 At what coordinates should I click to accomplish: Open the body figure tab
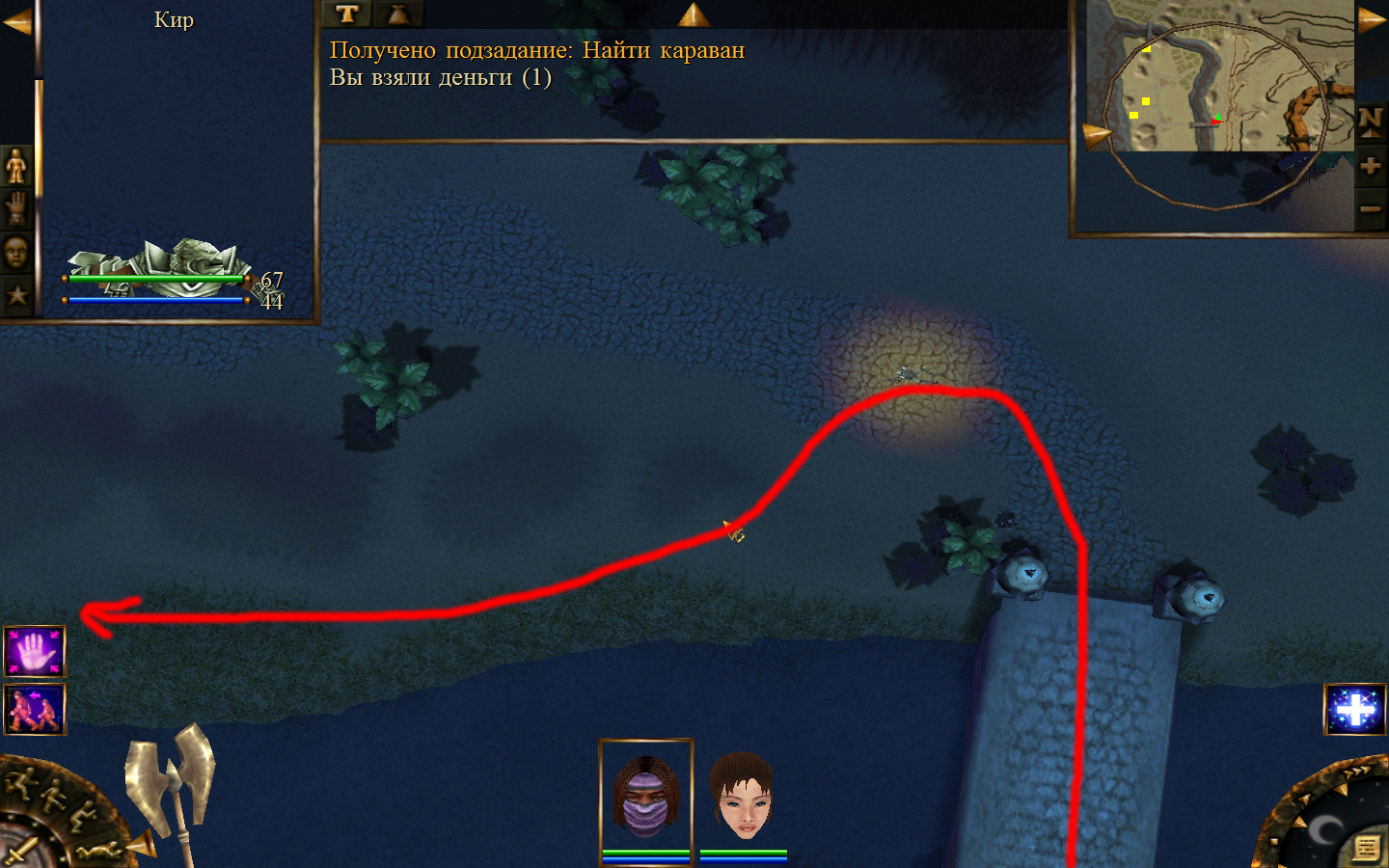pyautogui.click(x=16, y=166)
